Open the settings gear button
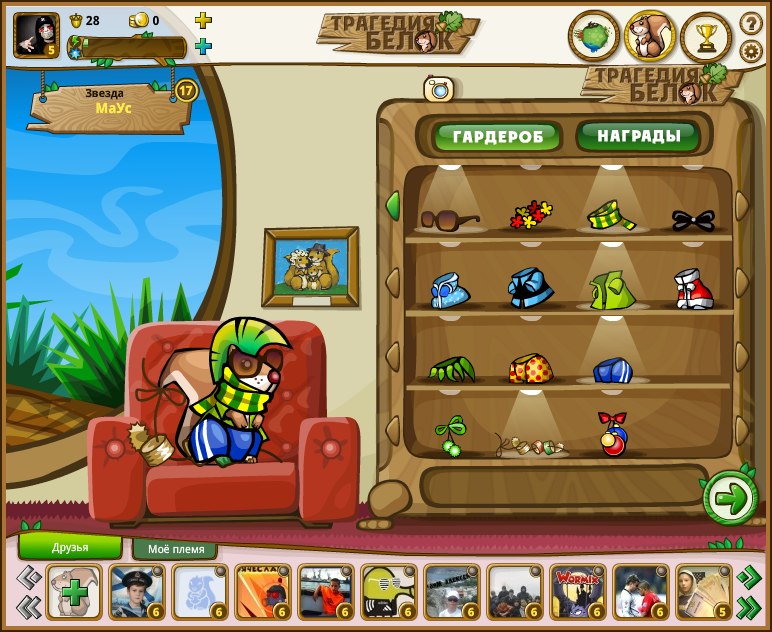772x632 pixels. tap(751, 51)
